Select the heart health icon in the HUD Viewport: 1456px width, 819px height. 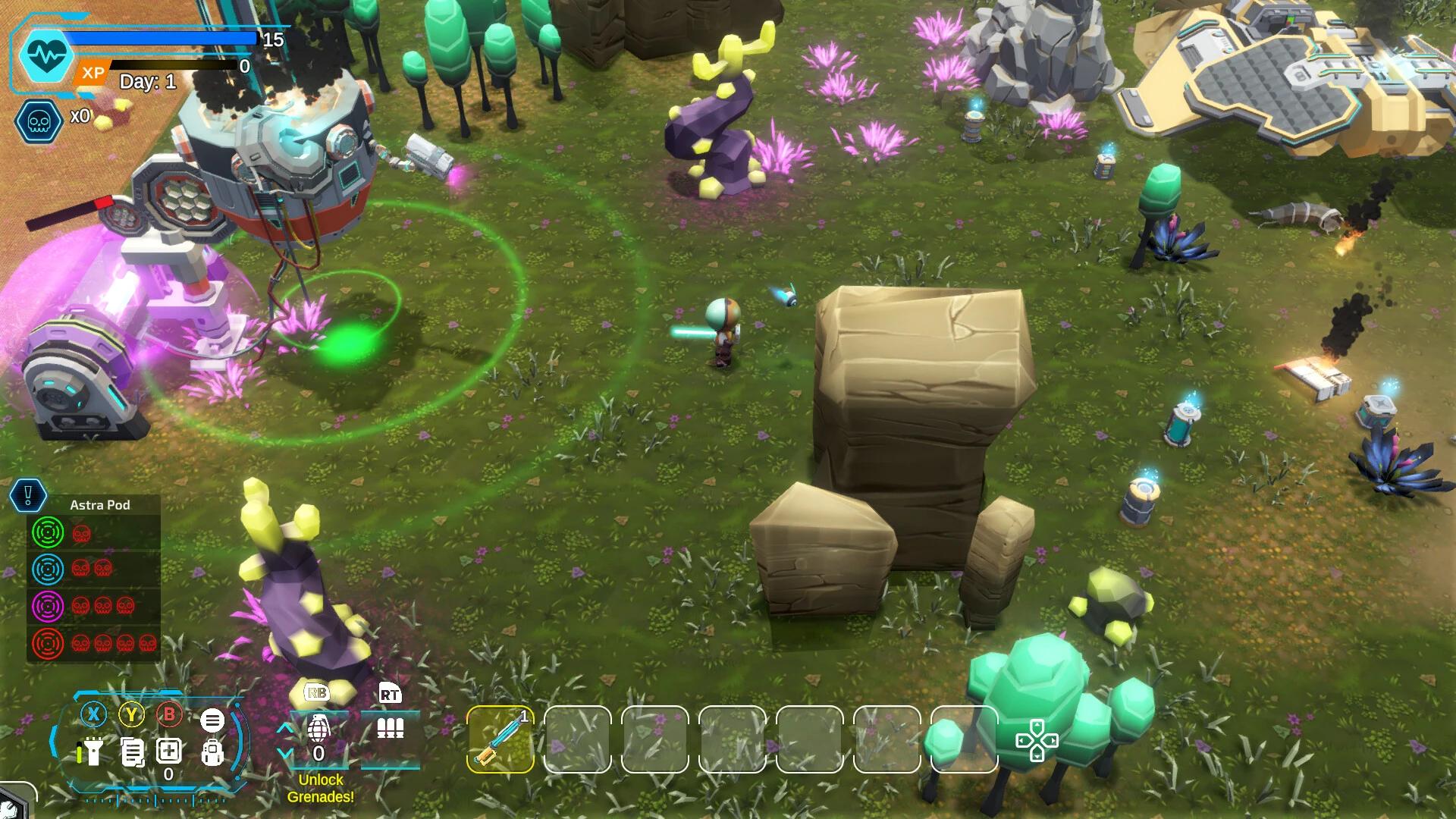(44, 53)
